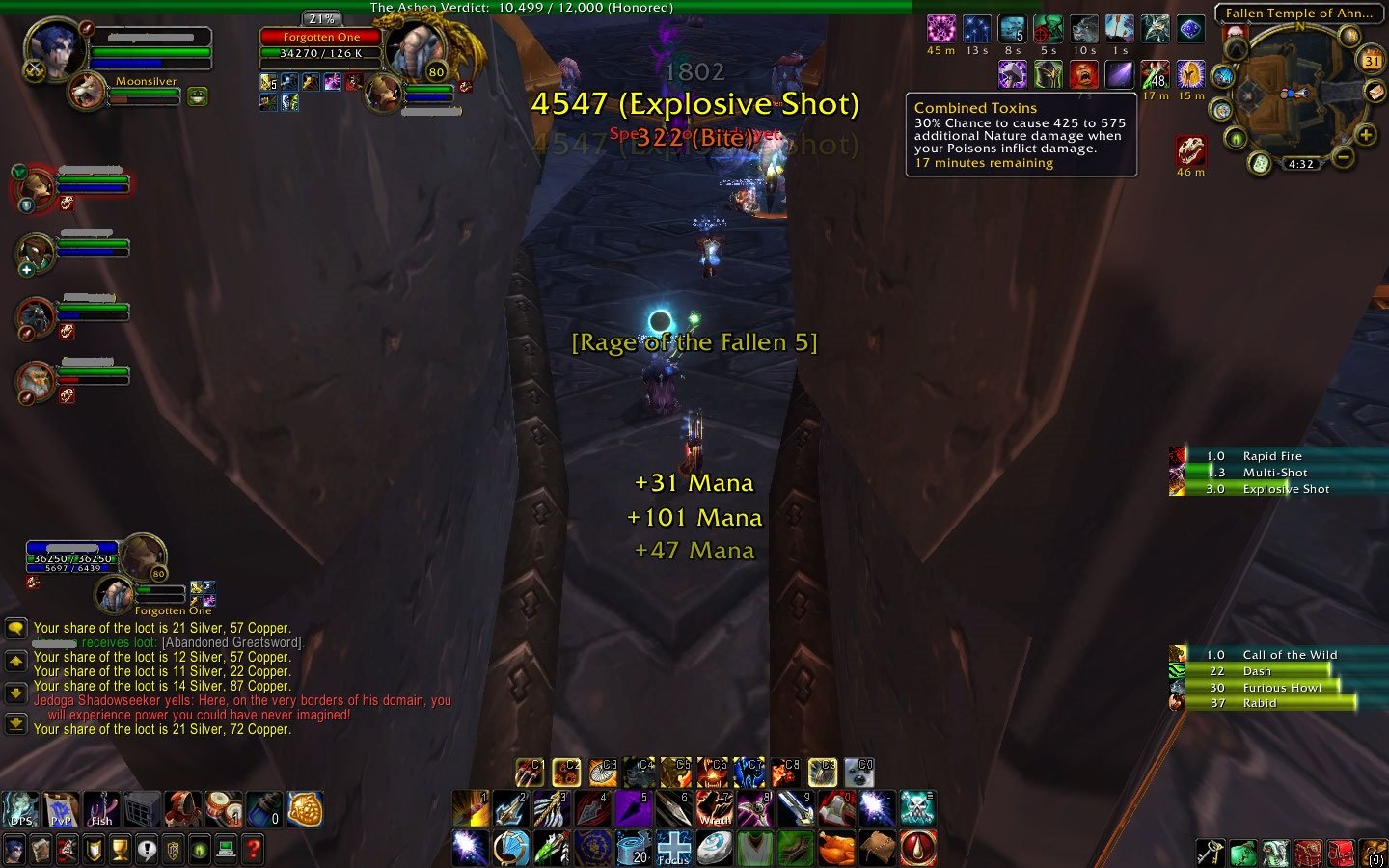Open the Talents panel red icon
This screenshot has width=1389, height=868.
click(x=68, y=849)
